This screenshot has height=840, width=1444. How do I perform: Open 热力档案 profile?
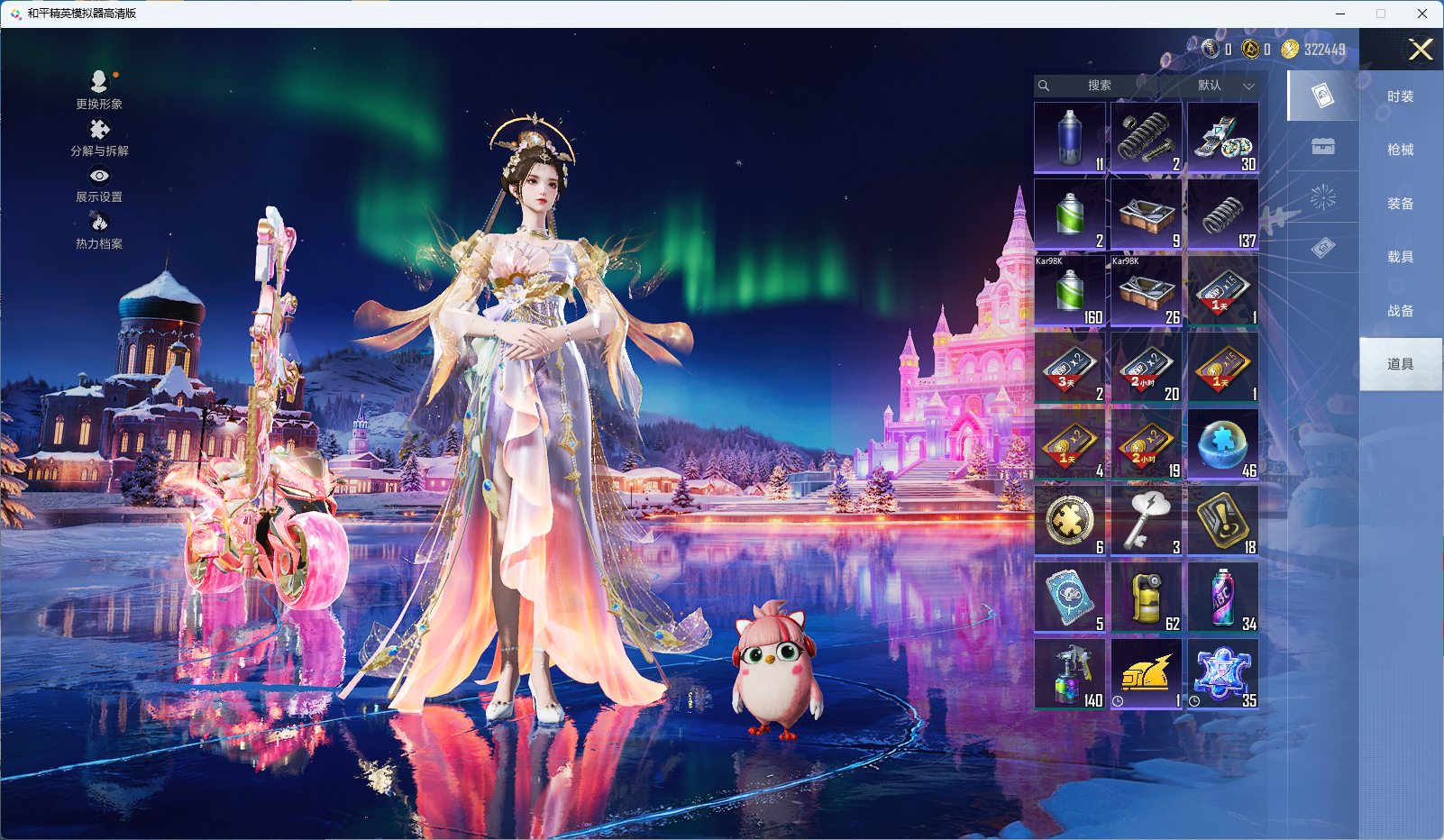tap(99, 231)
